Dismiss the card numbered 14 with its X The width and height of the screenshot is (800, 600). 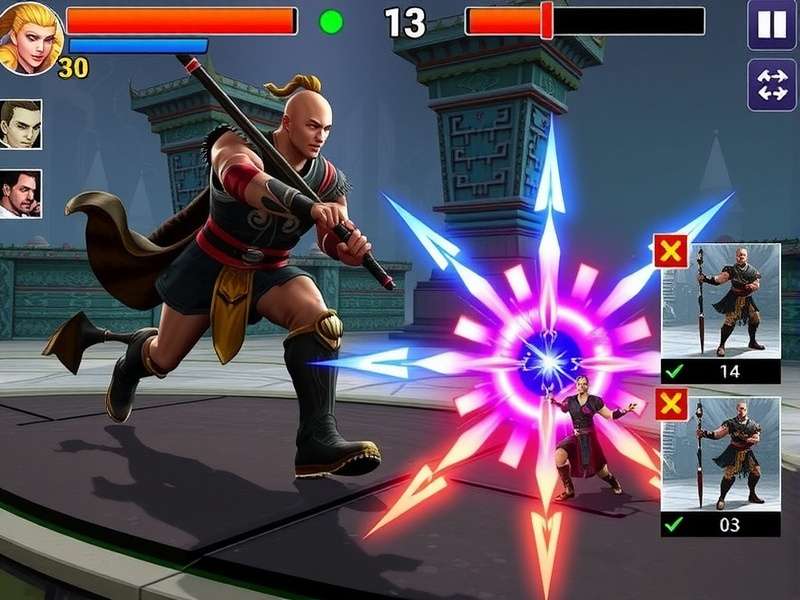(670, 252)
